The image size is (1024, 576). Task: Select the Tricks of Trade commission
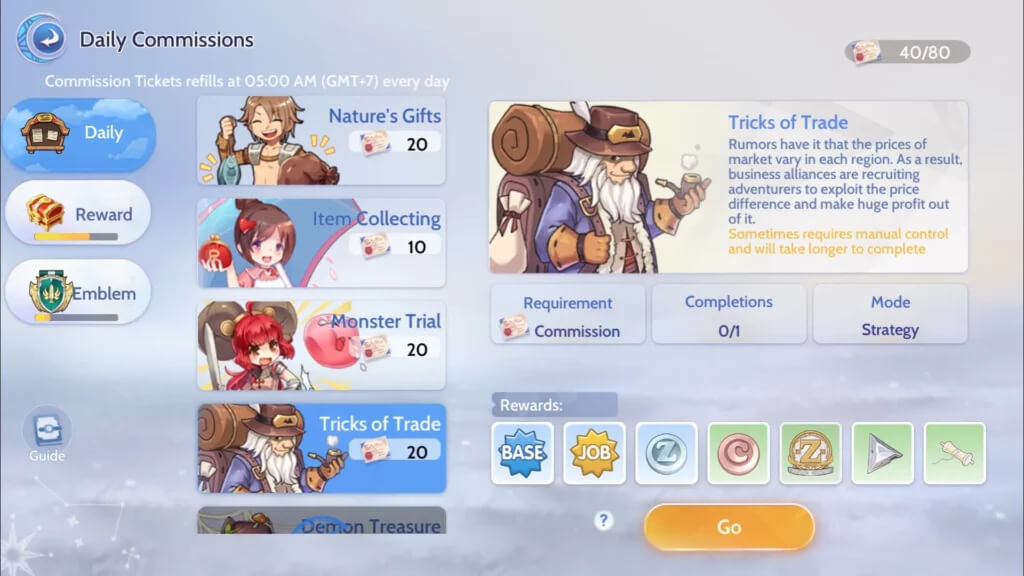click(321, 448)
